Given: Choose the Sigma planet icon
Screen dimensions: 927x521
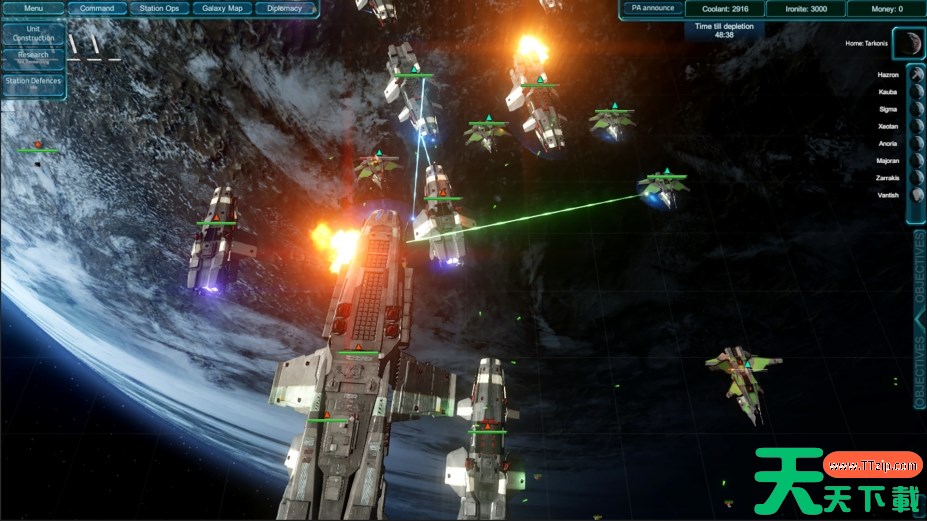Looking at the screenshot, I should [916, 109].
